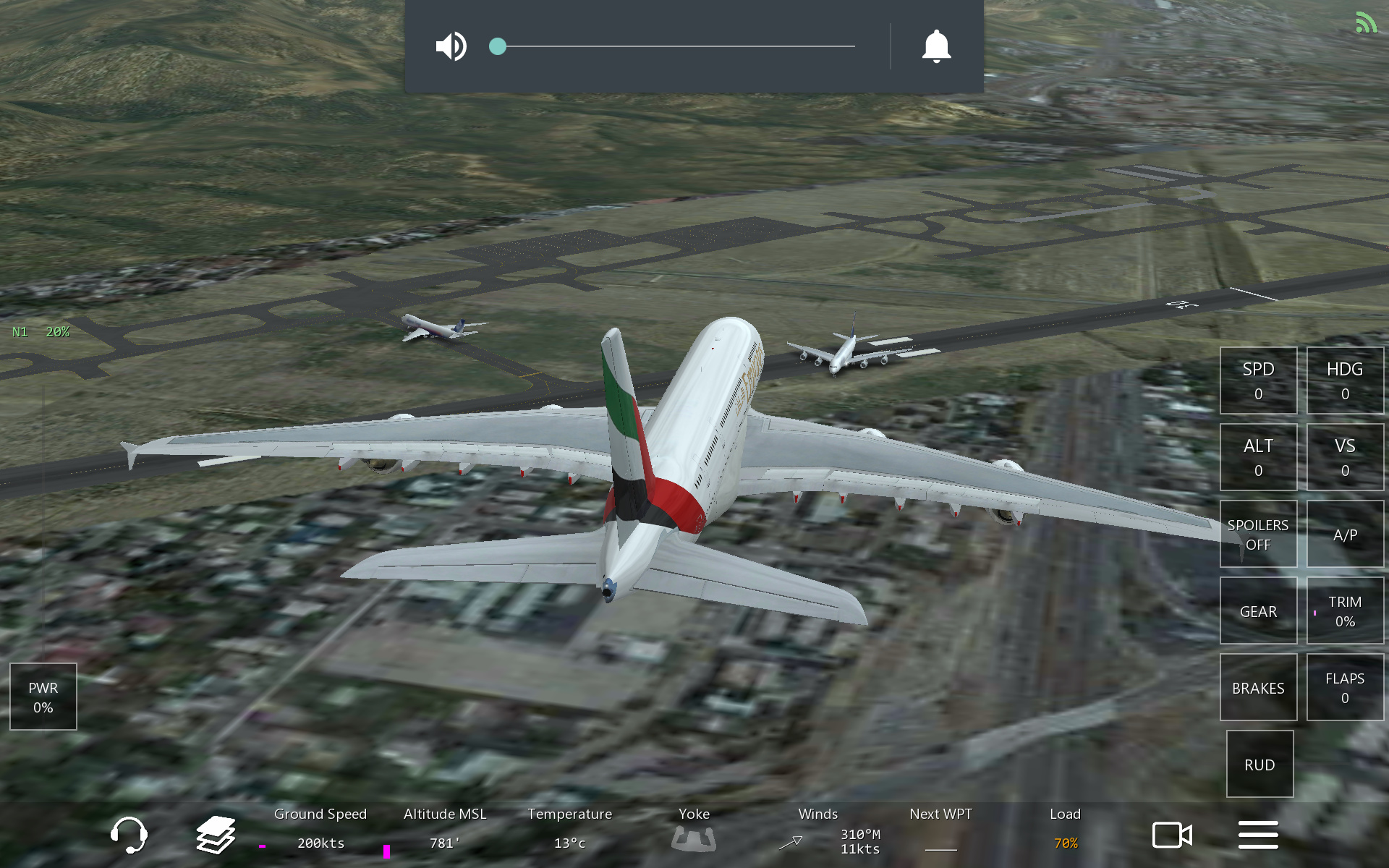The width and height of the screenshot is (1389, 868).
Task: Apply the BRAKES button
Action: click(1258, 687)
